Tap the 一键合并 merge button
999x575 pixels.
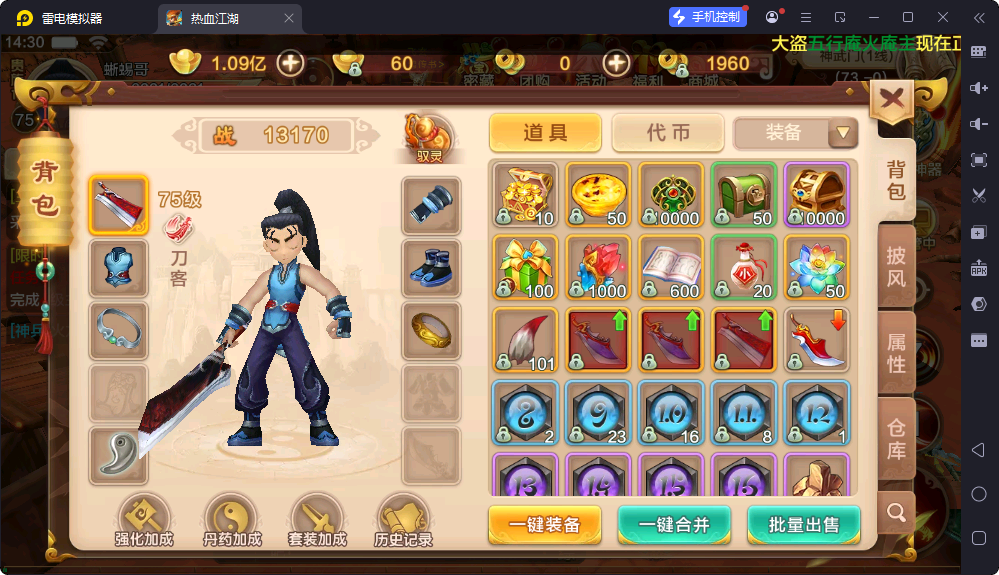(x=676, y=525)
